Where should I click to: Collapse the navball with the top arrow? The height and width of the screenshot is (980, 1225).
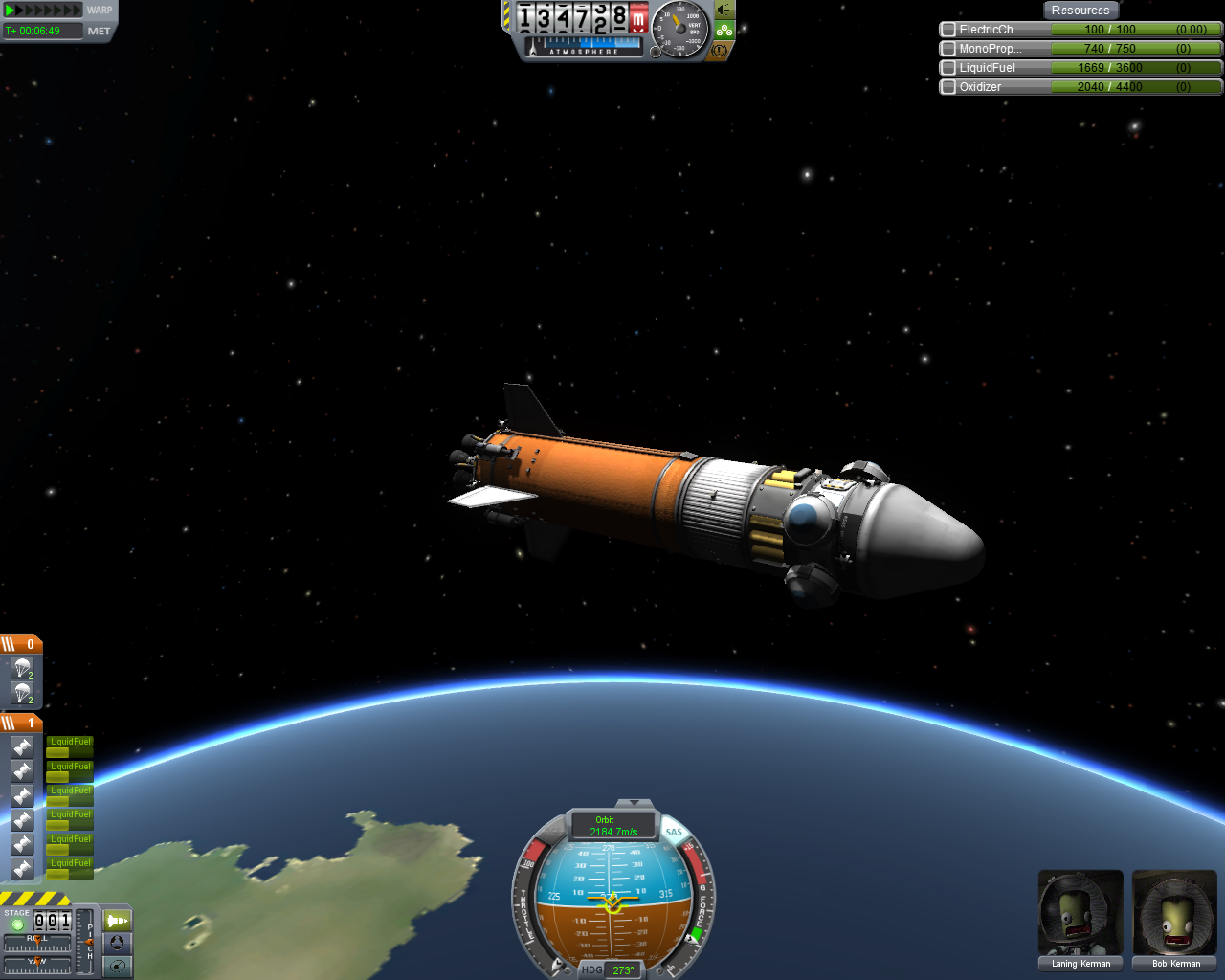(633, 803)
